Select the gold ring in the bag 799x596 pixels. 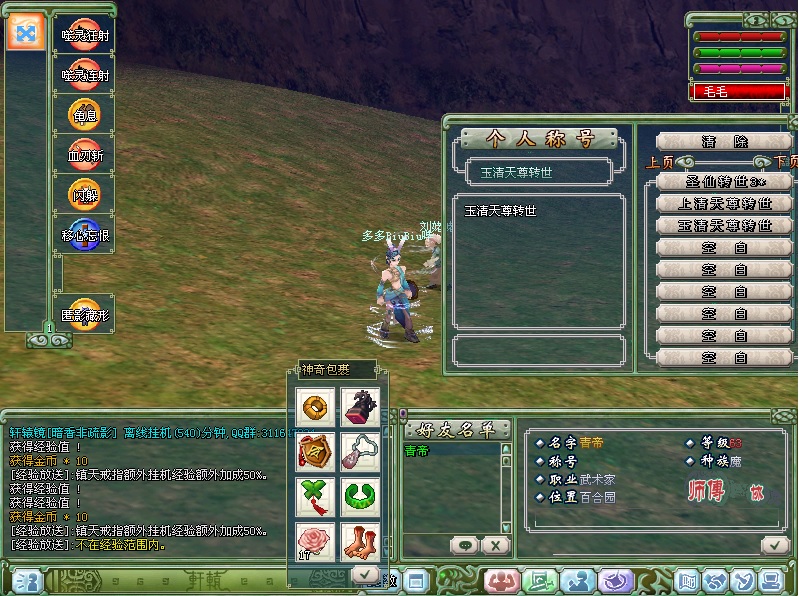pyautogui.click(x=316, y=406)
